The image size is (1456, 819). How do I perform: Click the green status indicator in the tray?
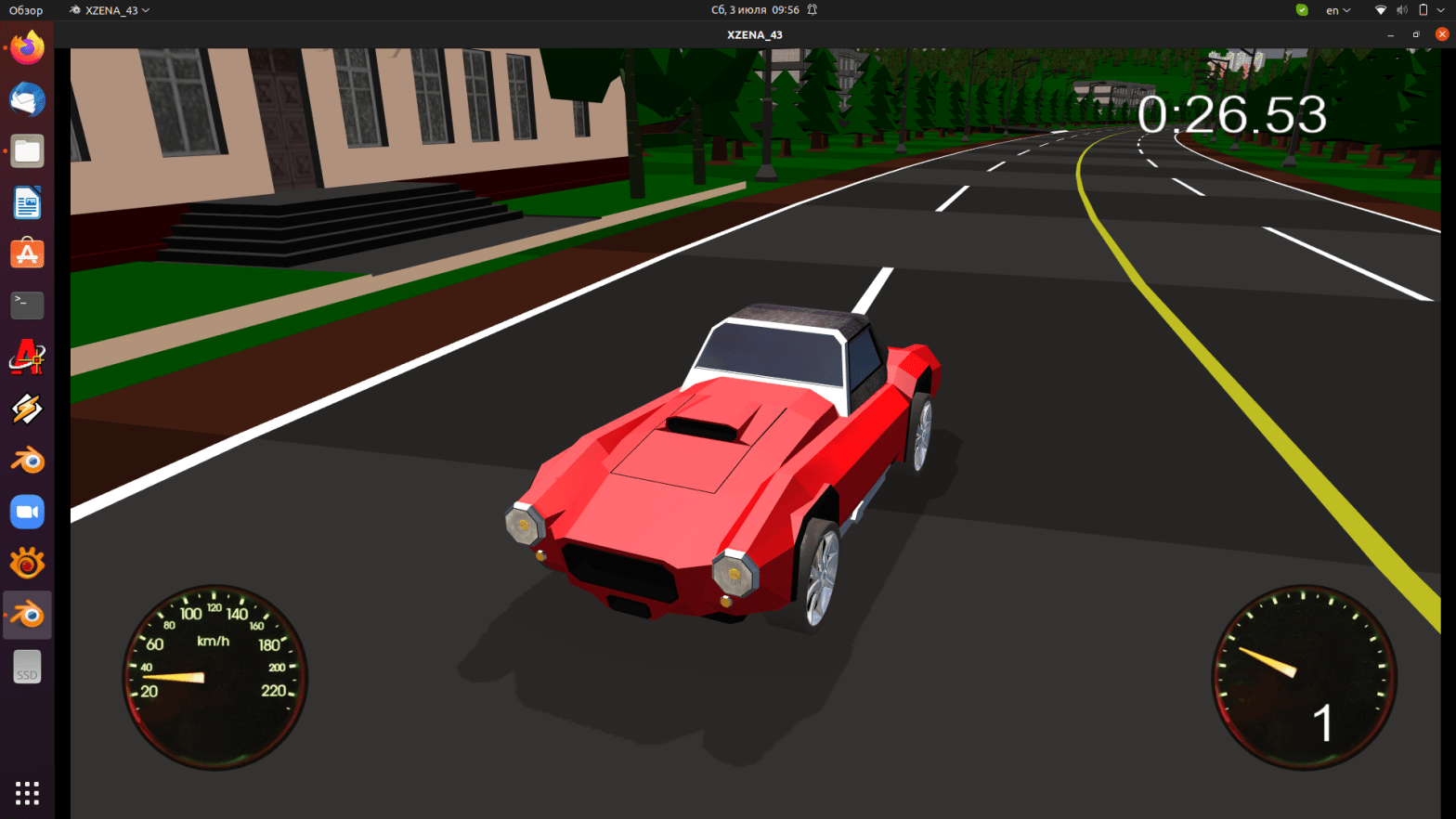point(1301,10)
